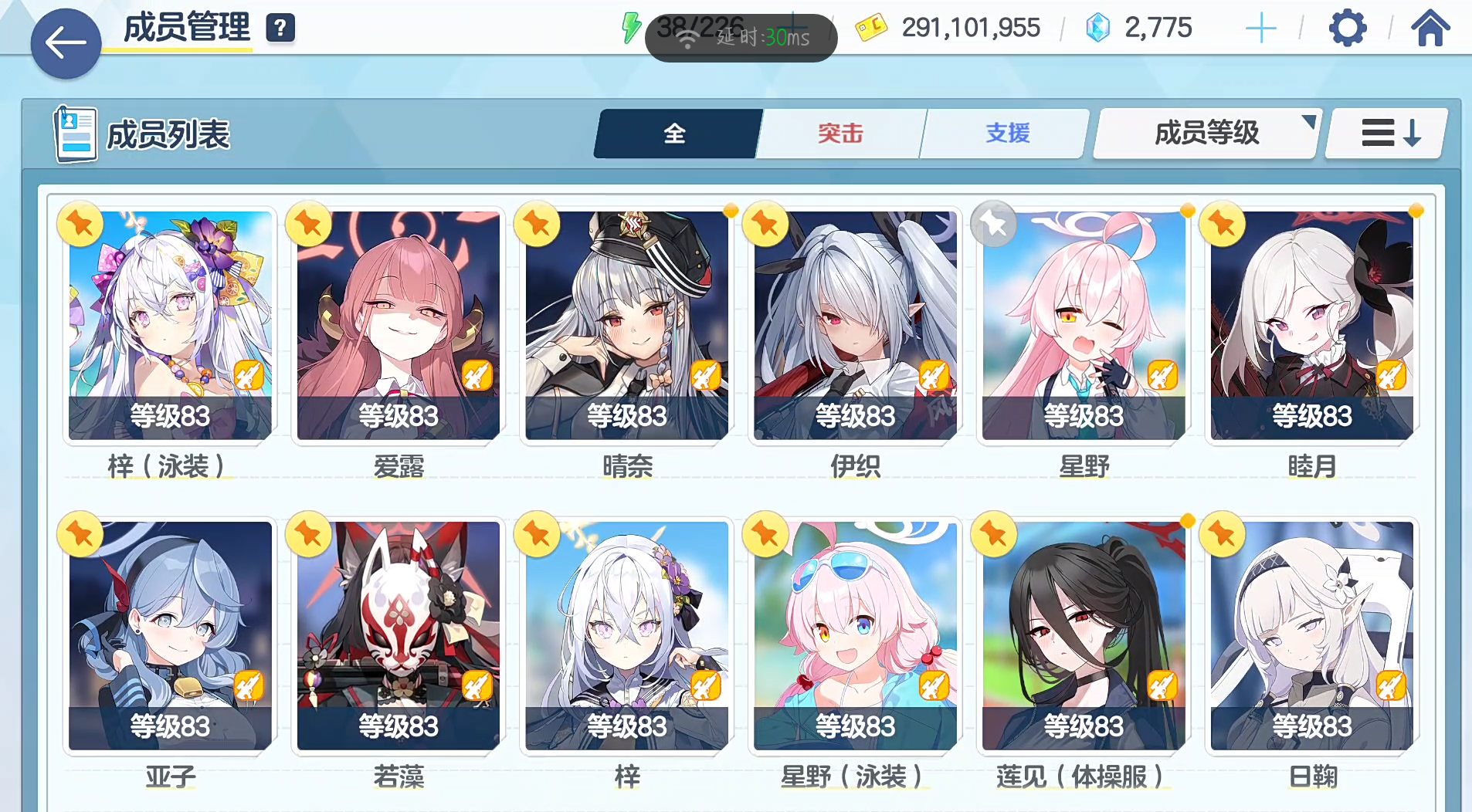
Task: Open the 成员等级 sort dropdown
Action: click(1206, 133)
